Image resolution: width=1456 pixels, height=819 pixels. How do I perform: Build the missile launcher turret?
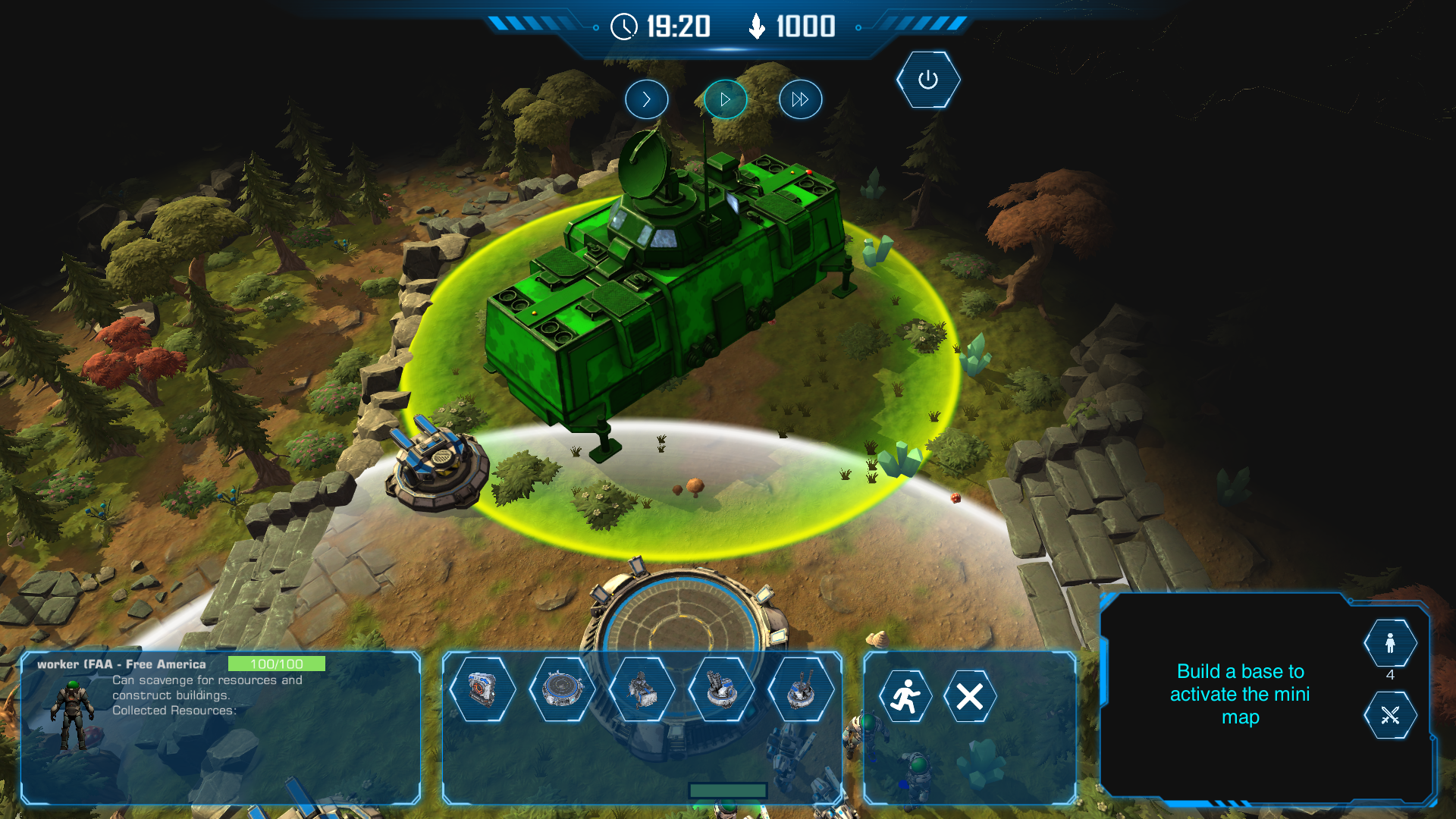[721, 689]
